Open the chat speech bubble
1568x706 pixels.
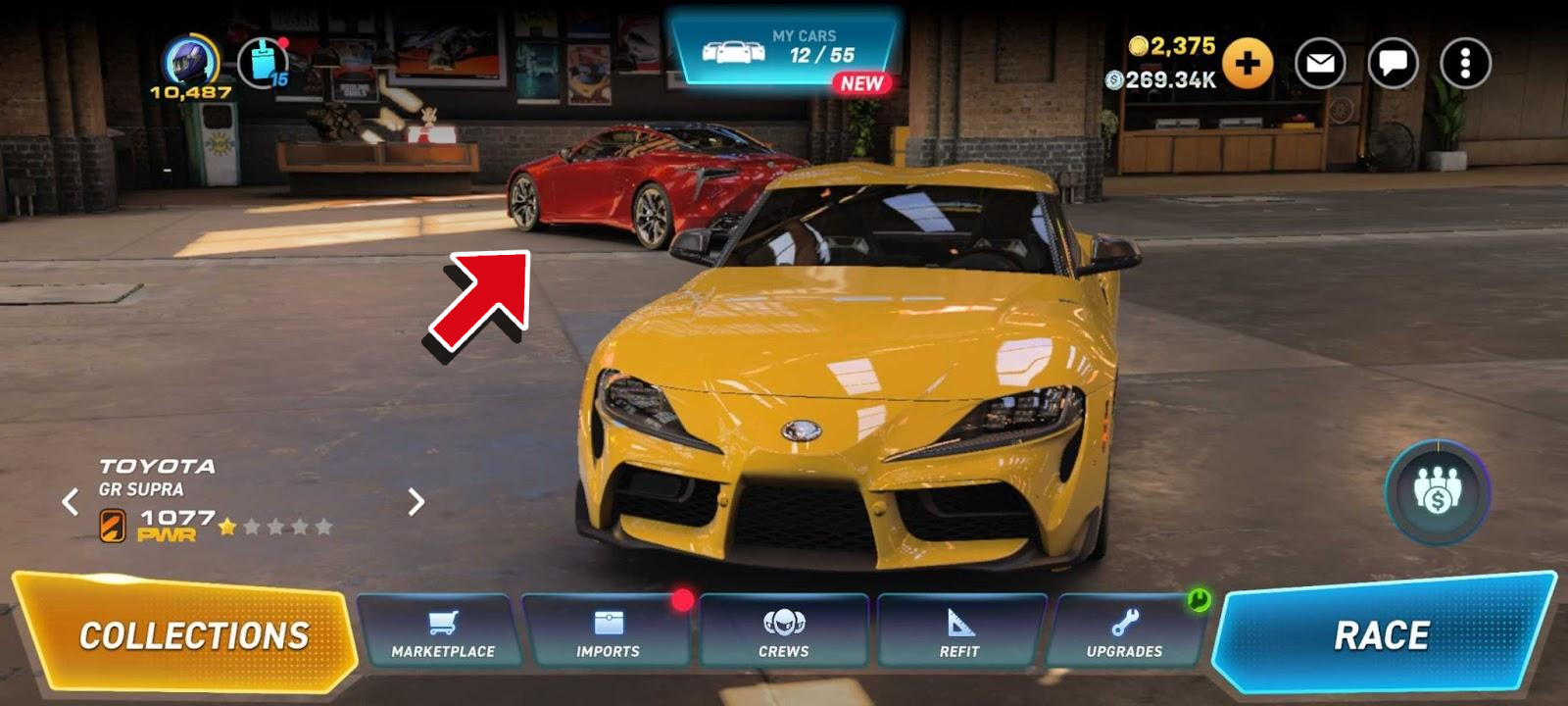[x=1393, y=64]
